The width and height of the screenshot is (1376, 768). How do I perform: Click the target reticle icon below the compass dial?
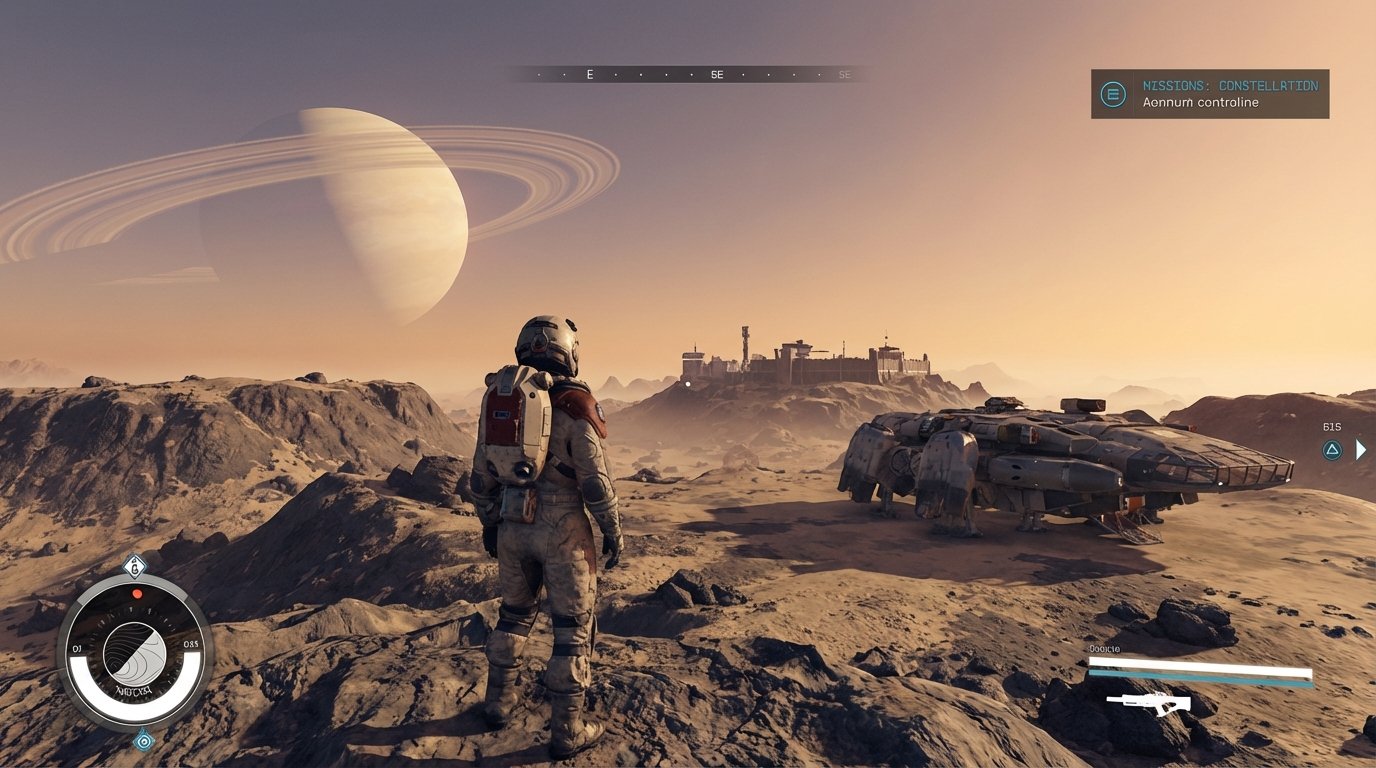(x=143, y=742)
